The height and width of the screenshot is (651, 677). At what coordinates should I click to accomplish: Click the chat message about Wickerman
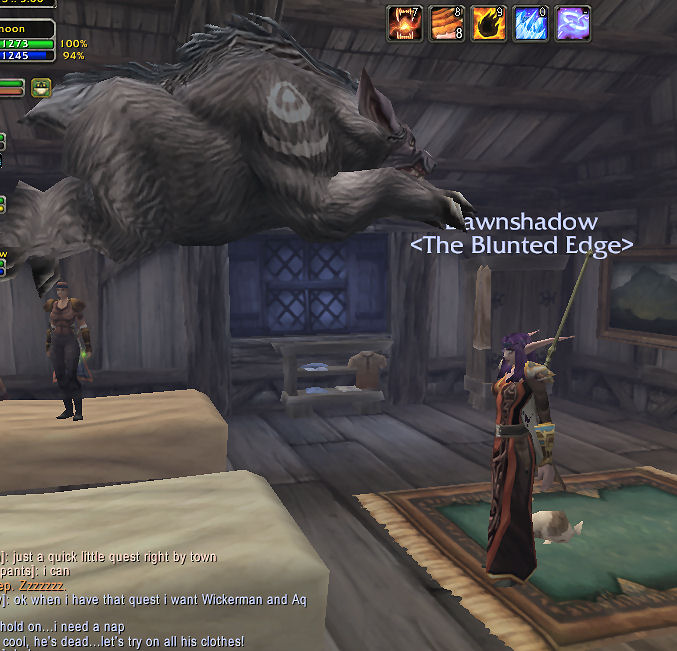pos(153,599)
